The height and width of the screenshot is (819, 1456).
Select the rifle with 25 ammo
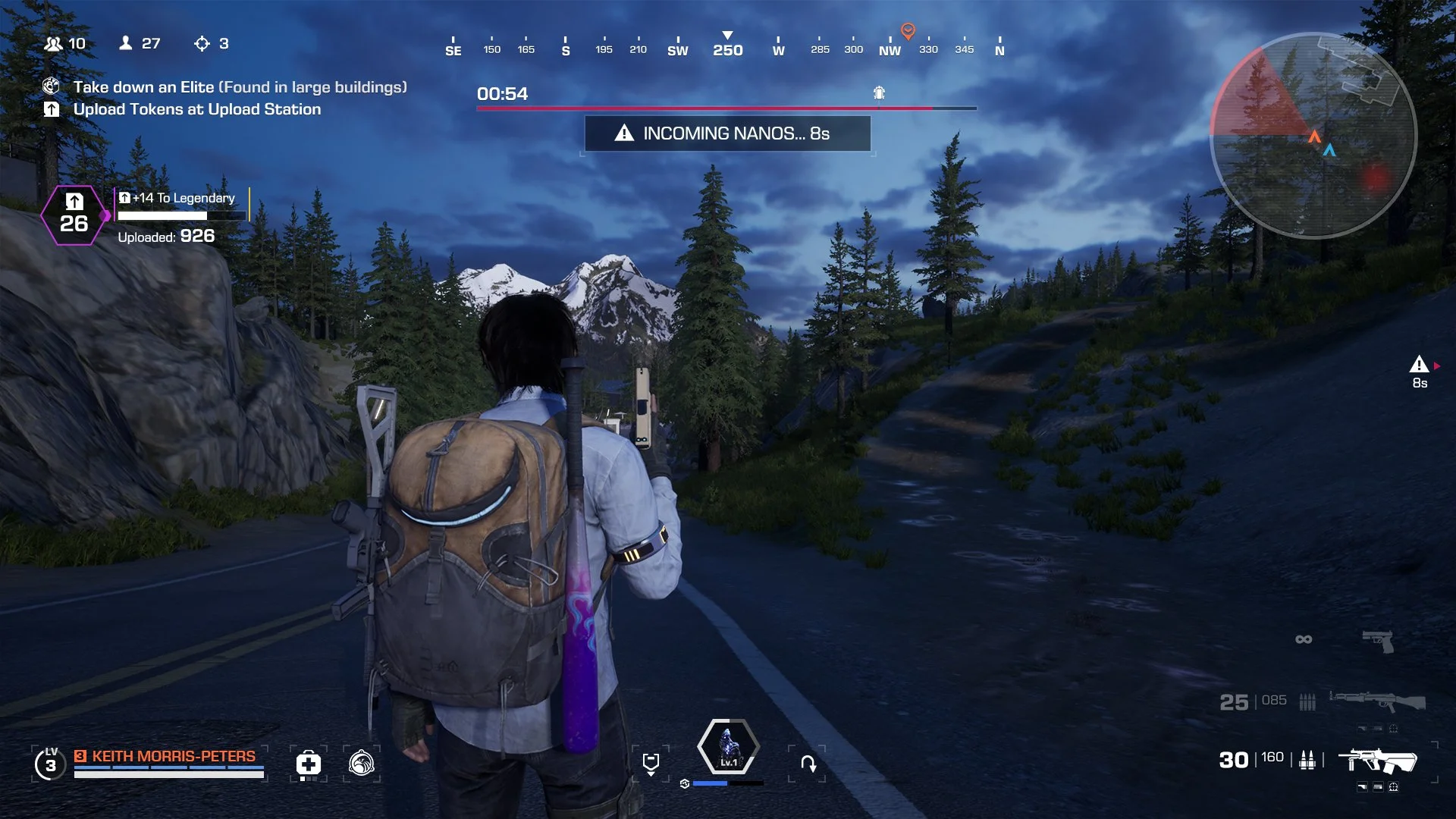click(x=1376, y=701)
